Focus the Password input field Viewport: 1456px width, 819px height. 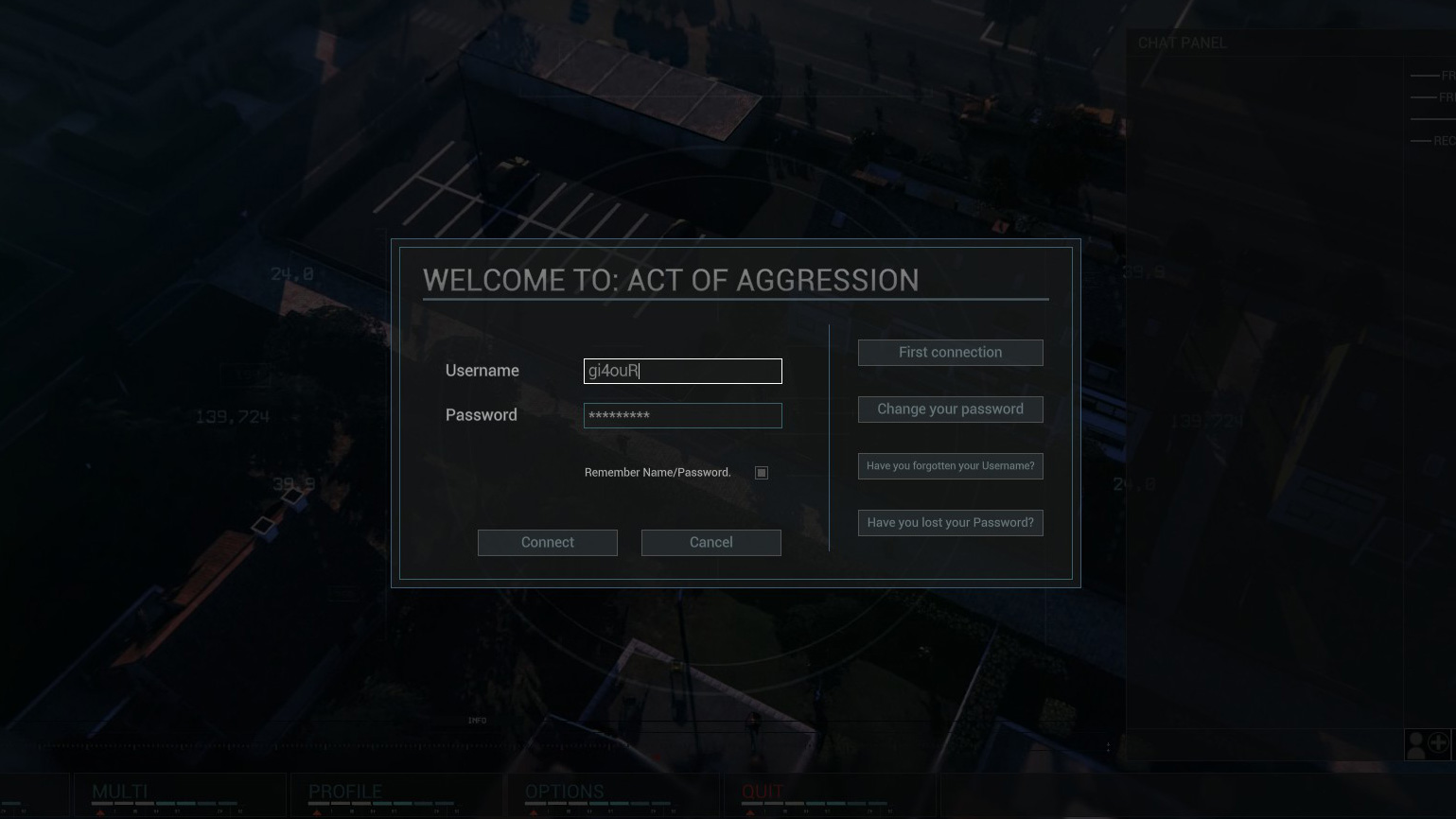tap(682, 415)
